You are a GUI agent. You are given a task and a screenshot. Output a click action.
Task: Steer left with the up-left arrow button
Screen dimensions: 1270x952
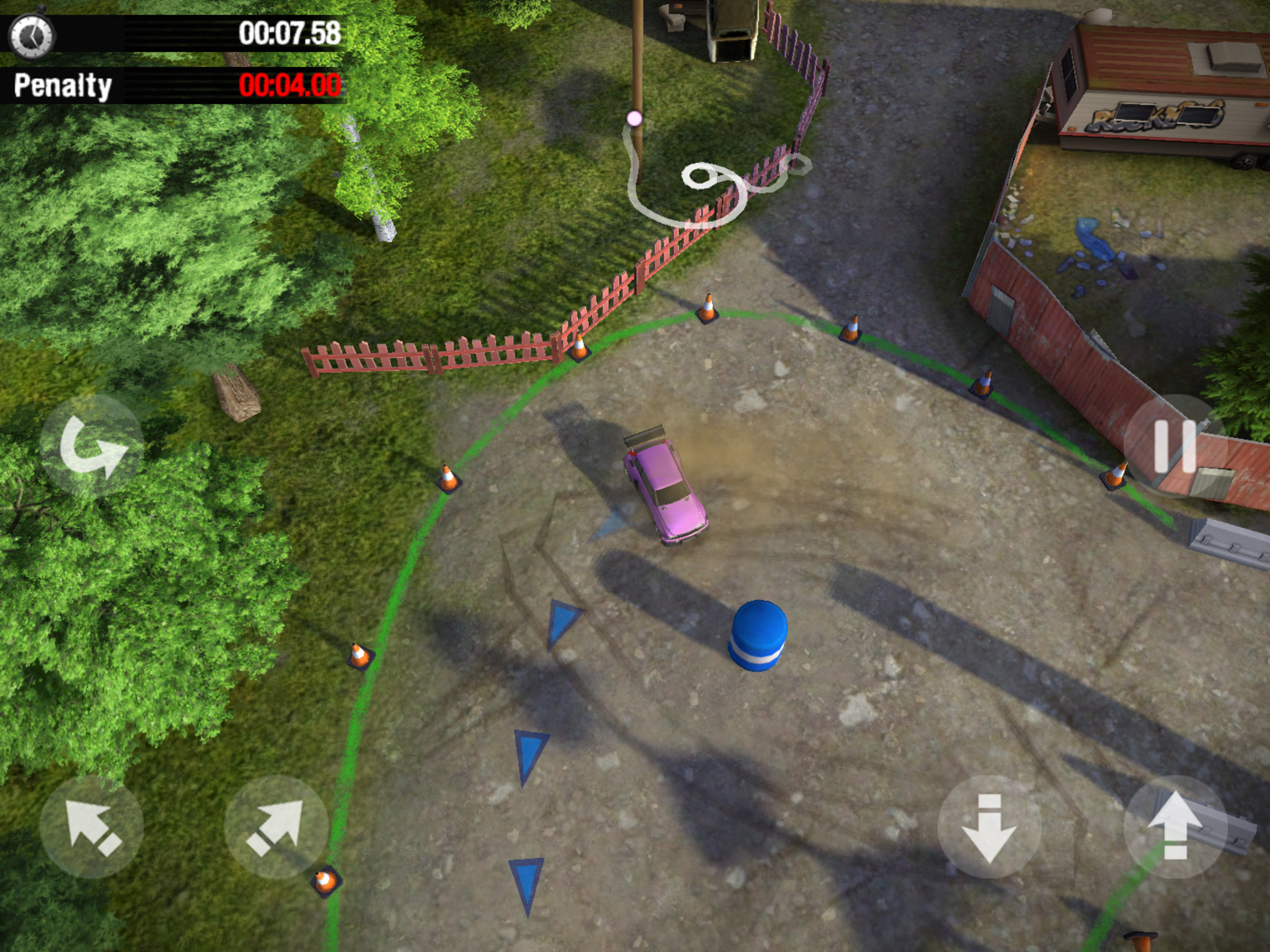(92, 827)
